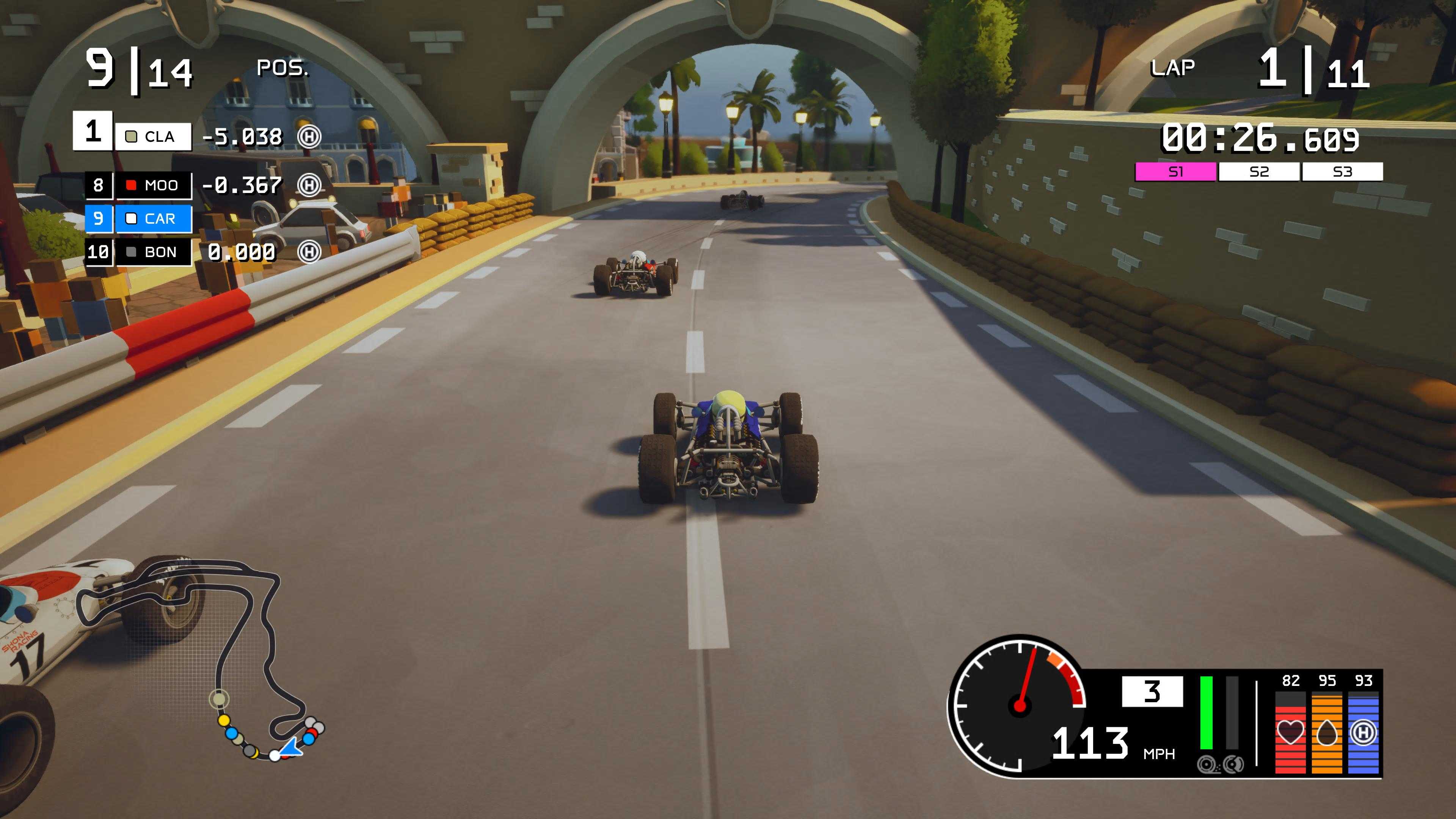The width and height of the screenshot is (1456, 819).
Task: Select the S1 sector indicator
Action: [x=1175, y=172]
